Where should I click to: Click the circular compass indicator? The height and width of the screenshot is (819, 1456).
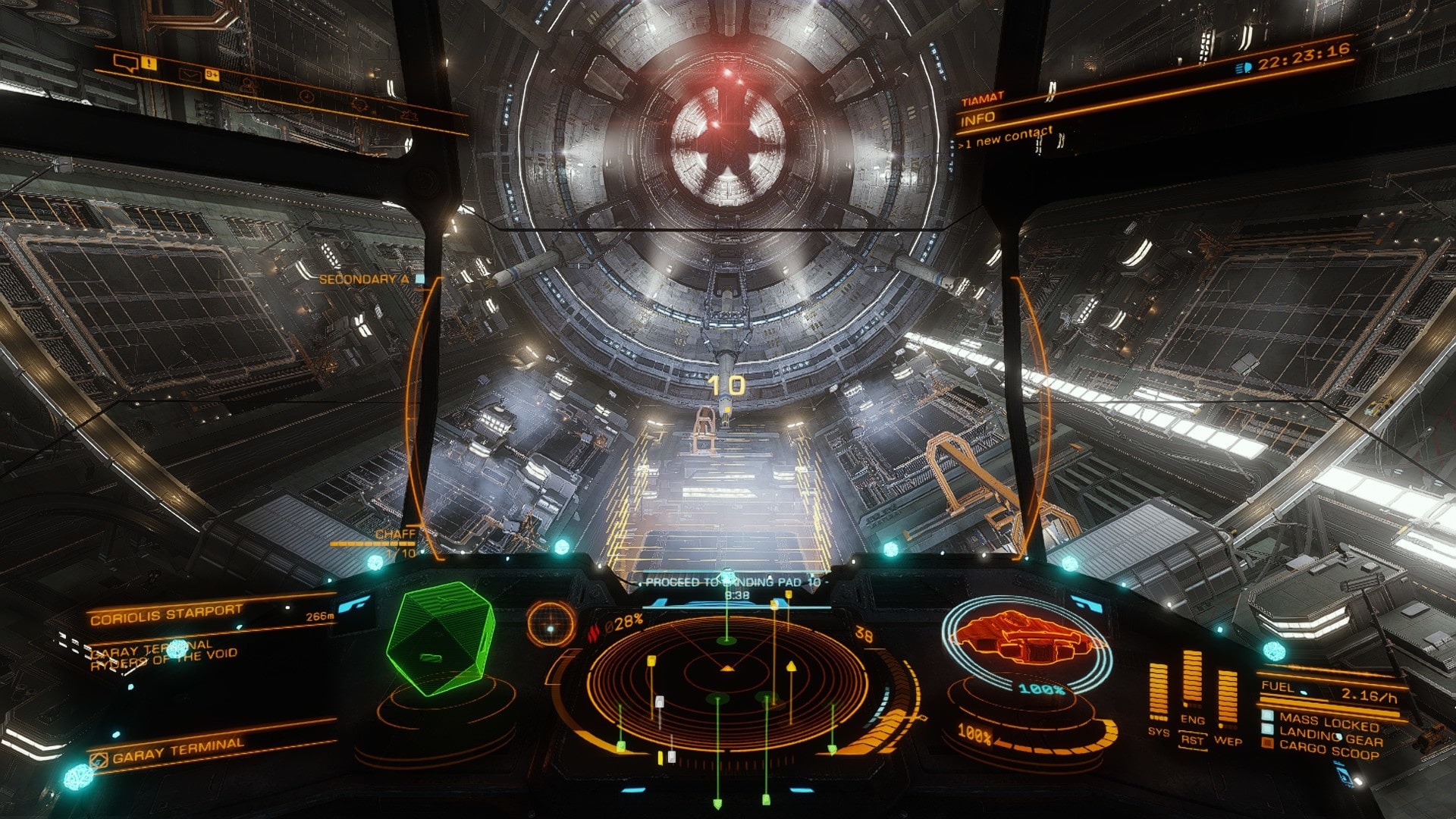551,626
